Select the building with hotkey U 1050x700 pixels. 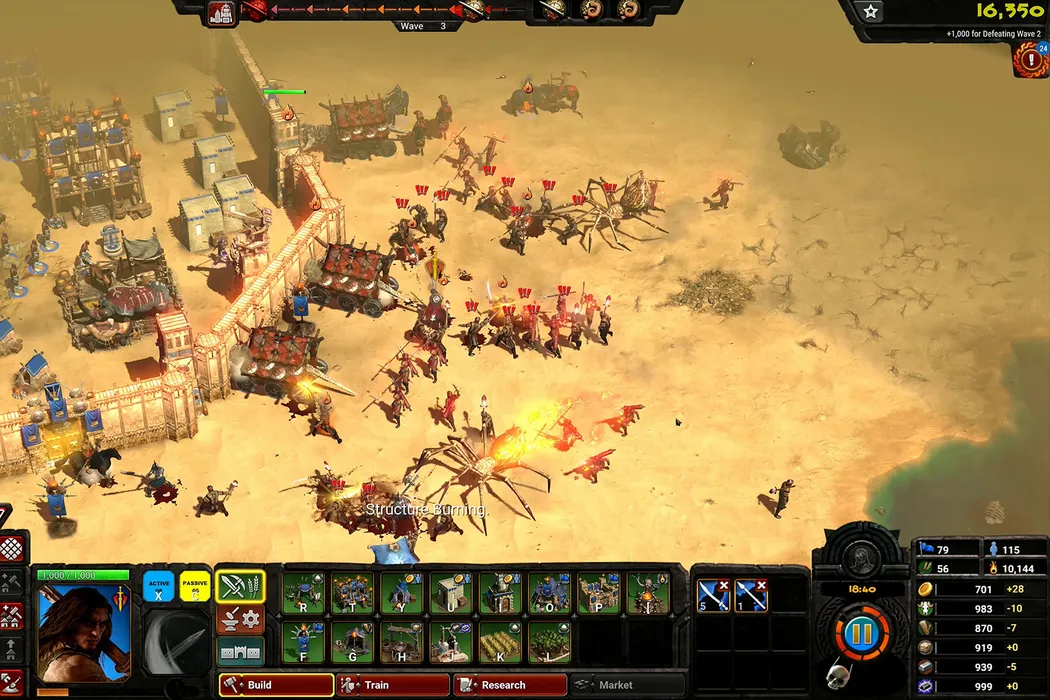pyautogui.click(x=451, y=593)
